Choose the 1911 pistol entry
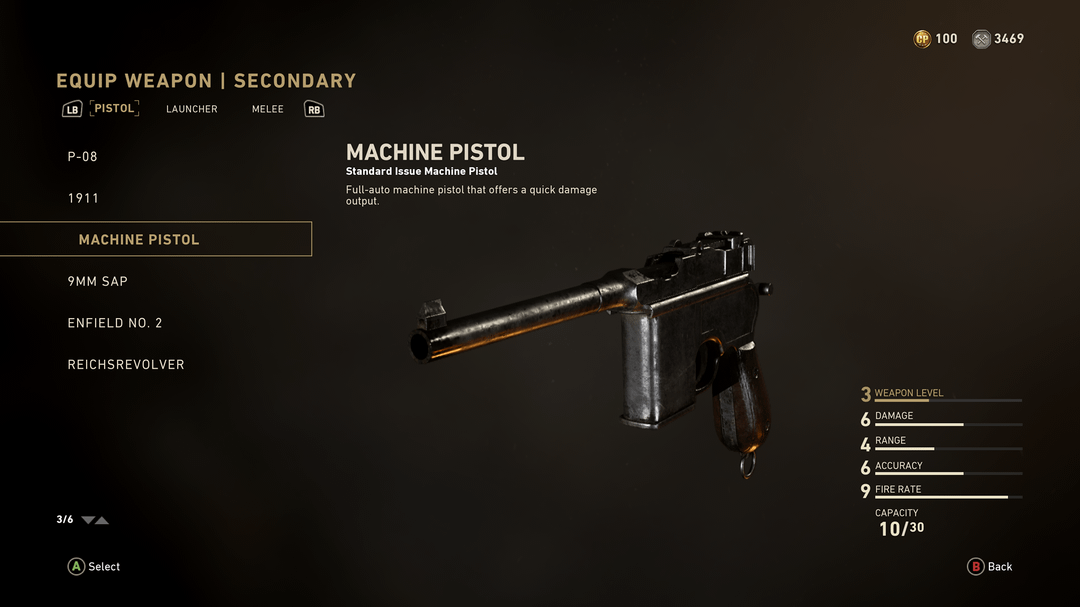 [x=84, y=198]
